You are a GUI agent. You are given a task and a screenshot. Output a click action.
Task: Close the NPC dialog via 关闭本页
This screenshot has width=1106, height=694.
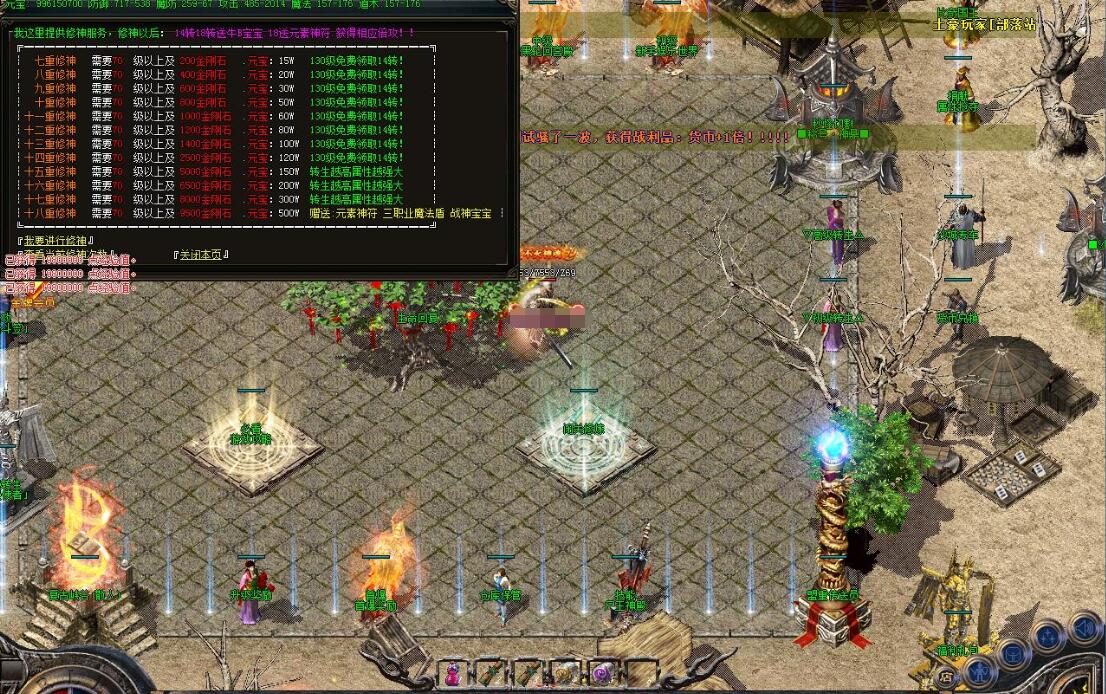point(201,255)
